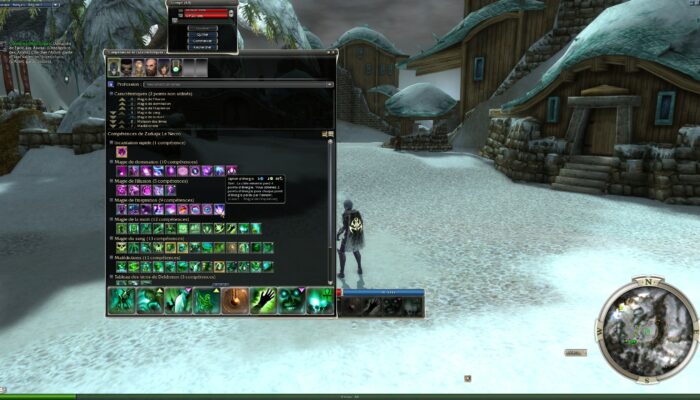Collapse the Magie du sang section
The width and height of the screenshot is (700, 400).
pos(111,238)
